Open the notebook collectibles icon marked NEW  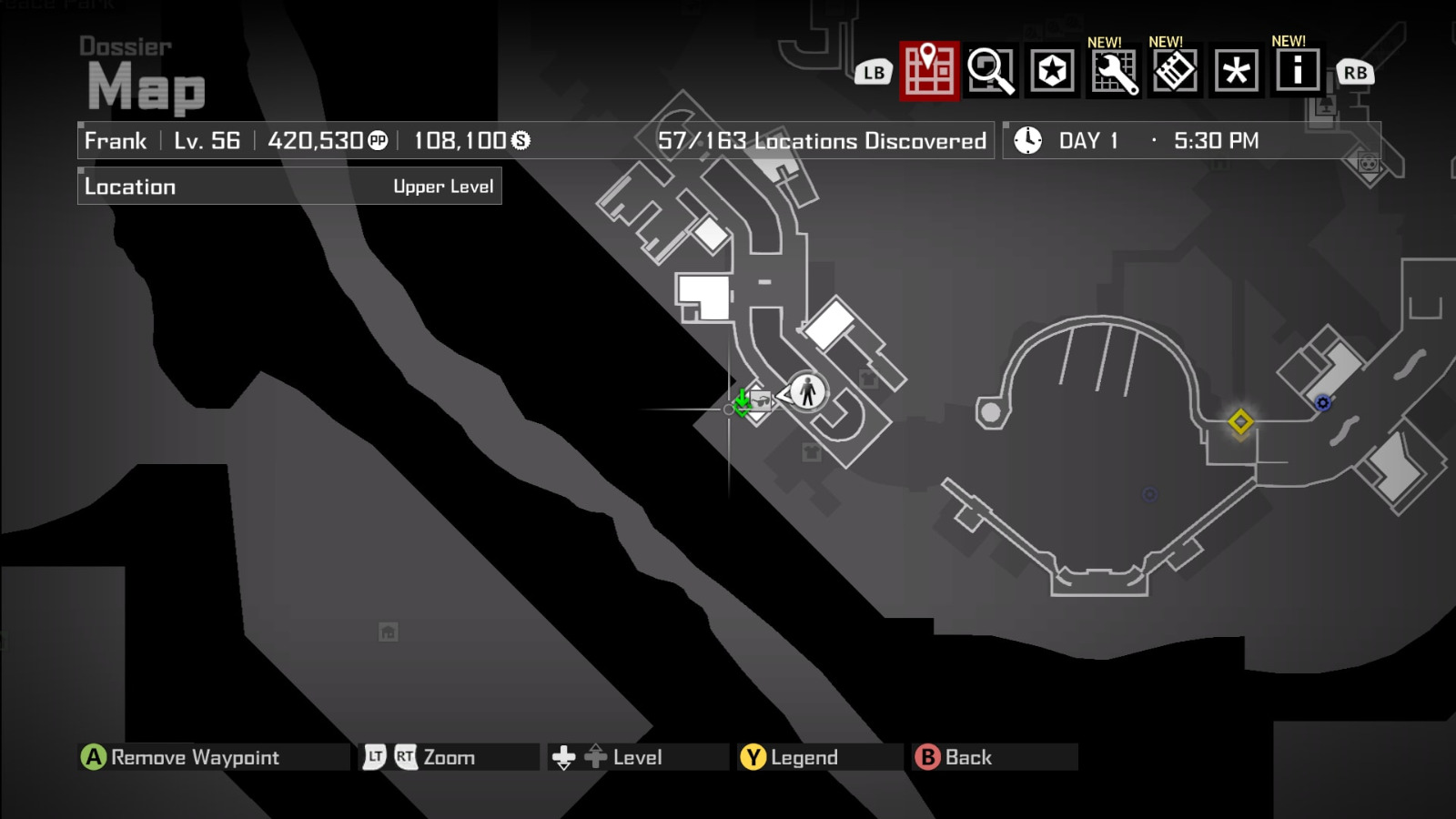pos(1175,69)
